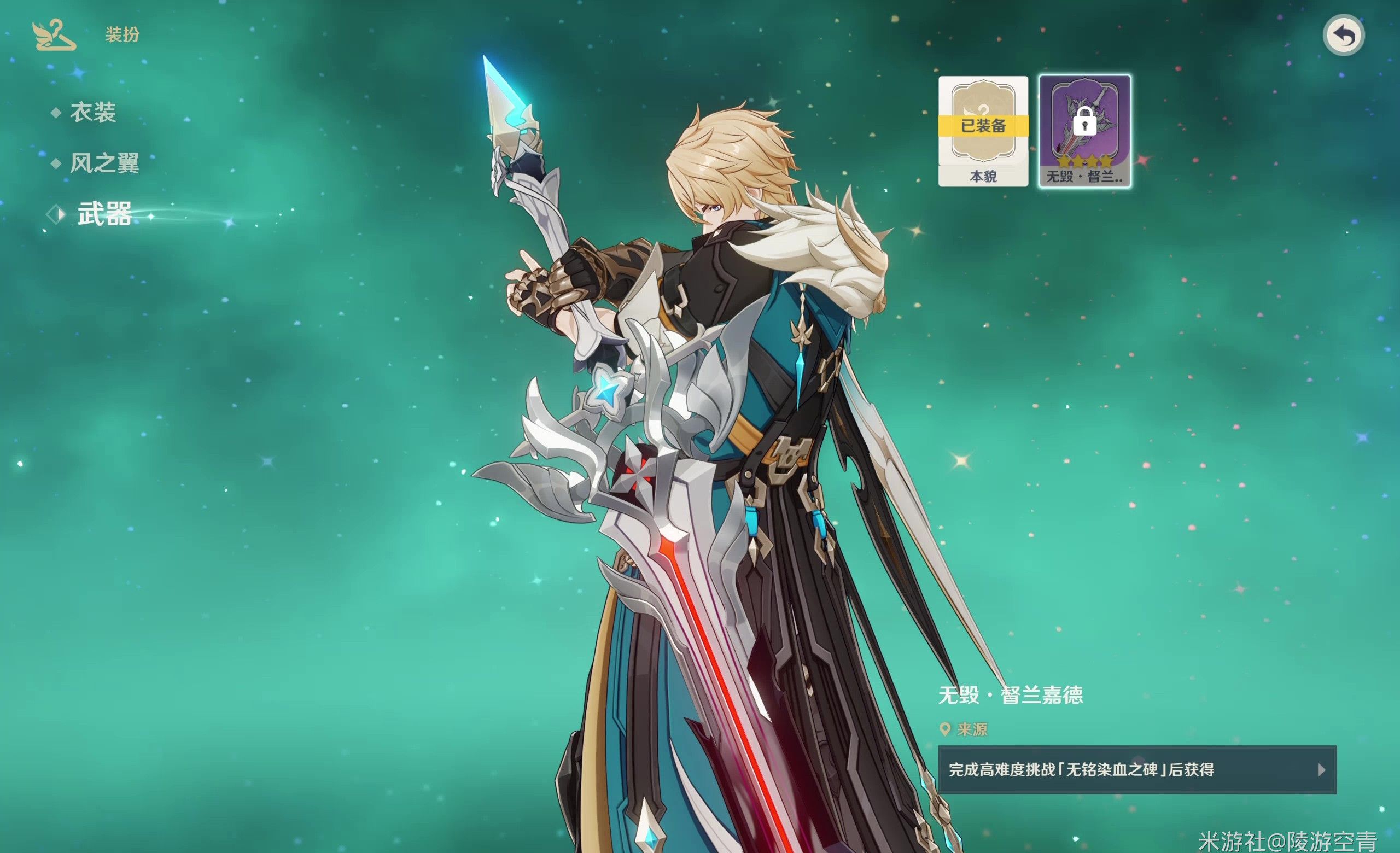The width and height of the screenshot is (1400, 853).
Task: Choose the equipped 本貌 default appearance tile
Action: click(983, 131)
